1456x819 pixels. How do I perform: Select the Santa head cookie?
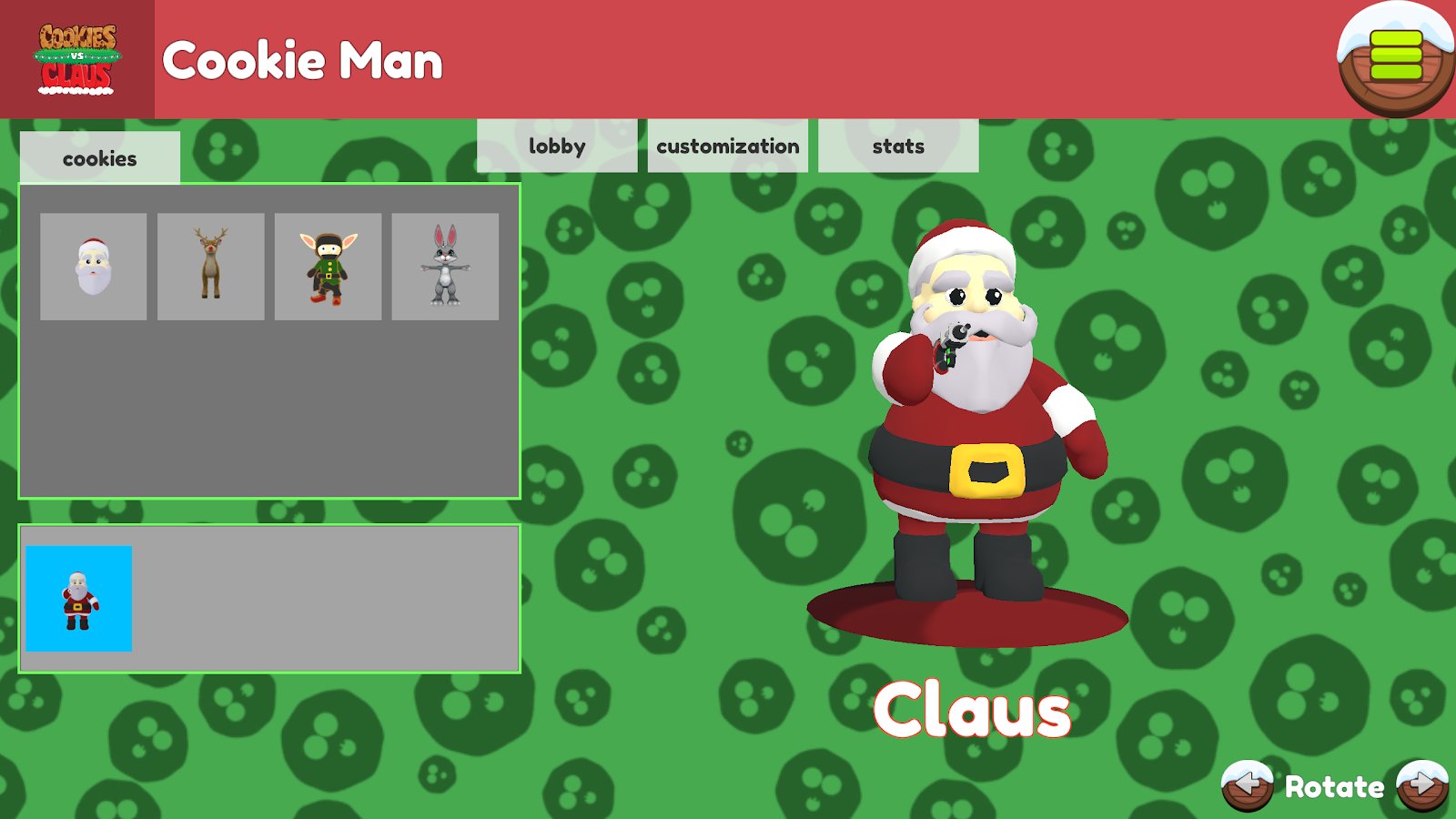click(x=91, y=266)
